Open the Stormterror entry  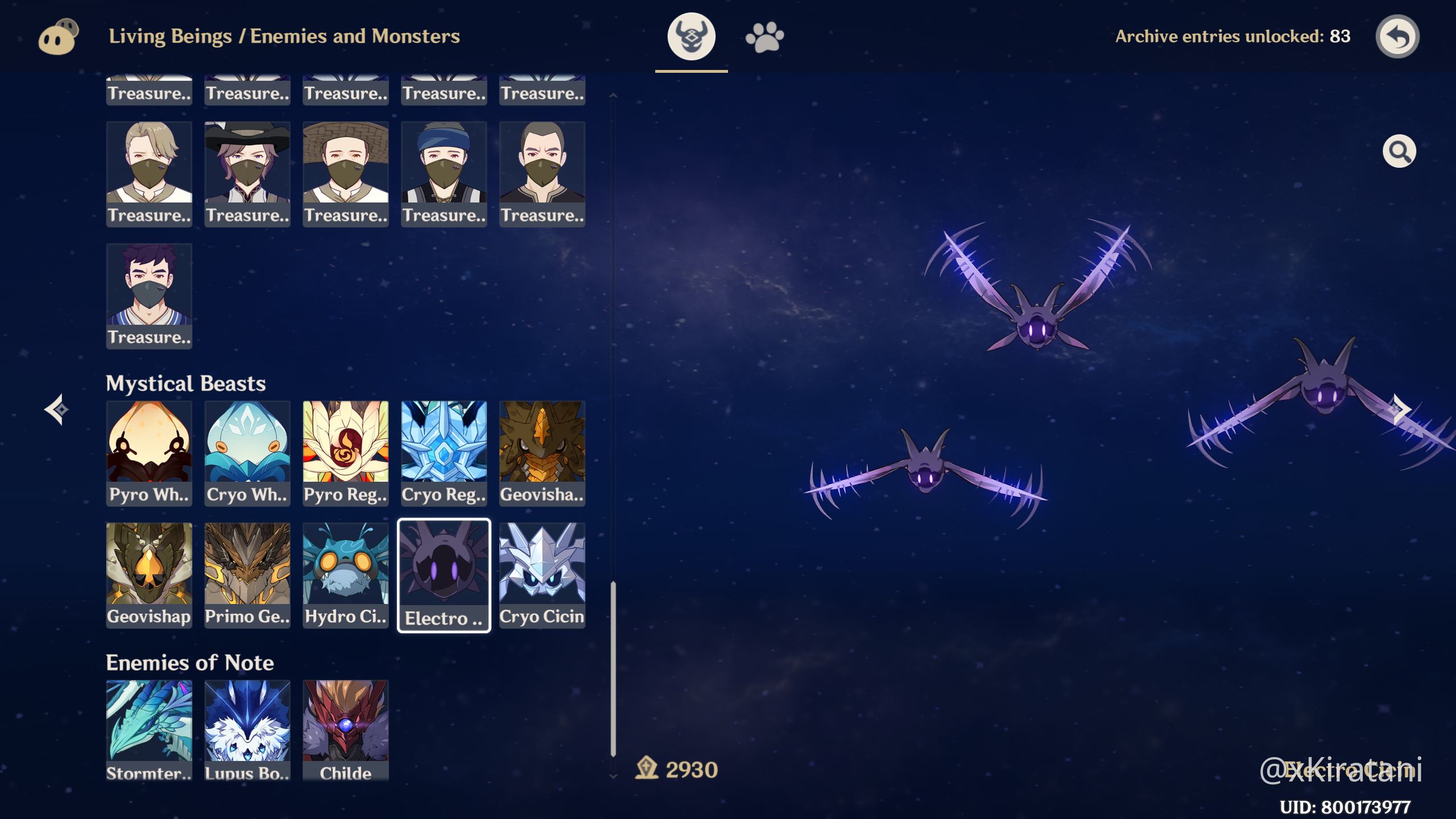coord(149,729)
